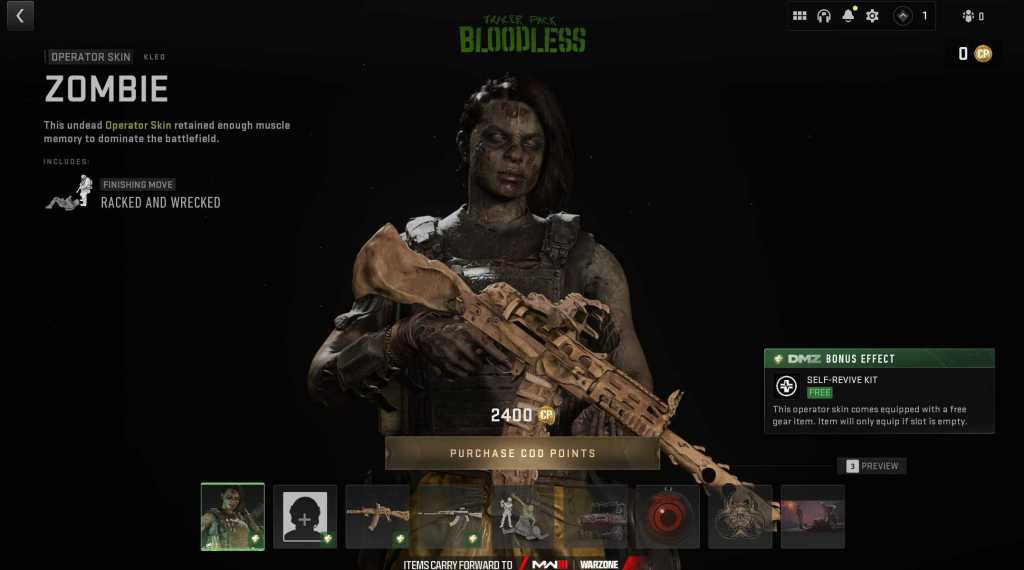Open settings with the gear icon
1024x570 pixels.
point(872,16)
